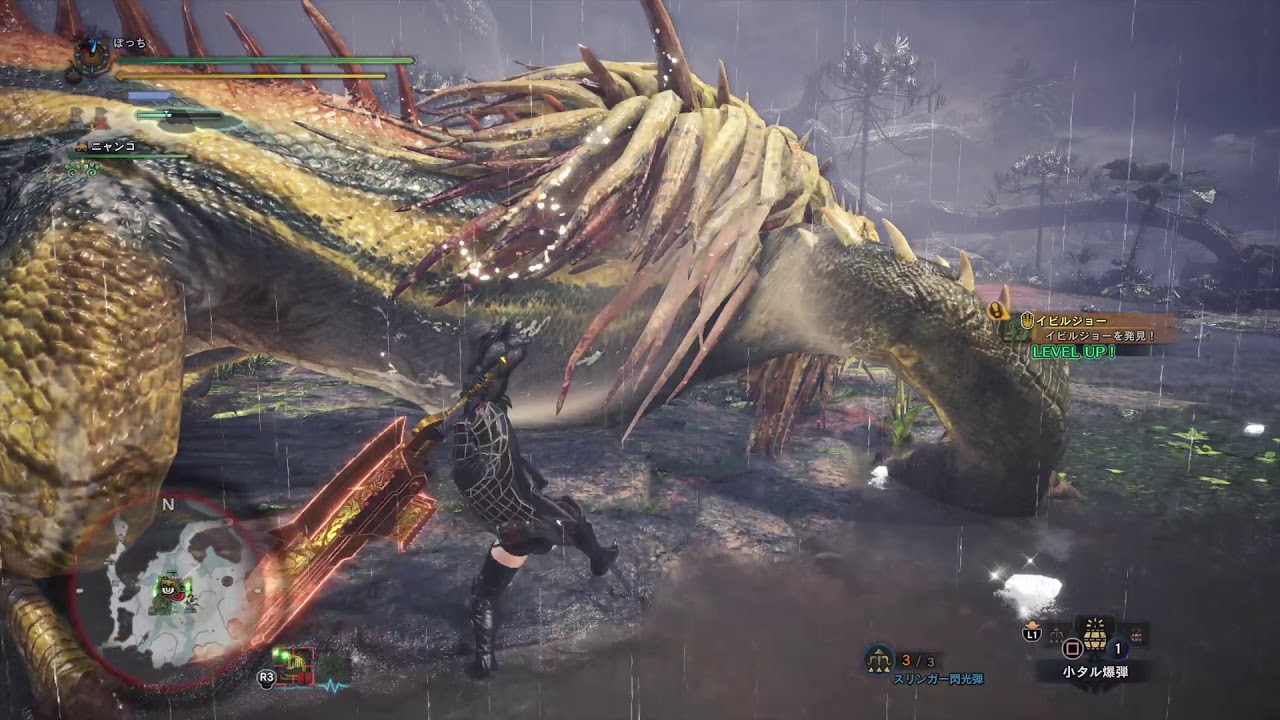Click the スリンガー閃光弾 slinger ammo icon
The height and width of the screenshot is (720, 1280).
tap(879, 658)
